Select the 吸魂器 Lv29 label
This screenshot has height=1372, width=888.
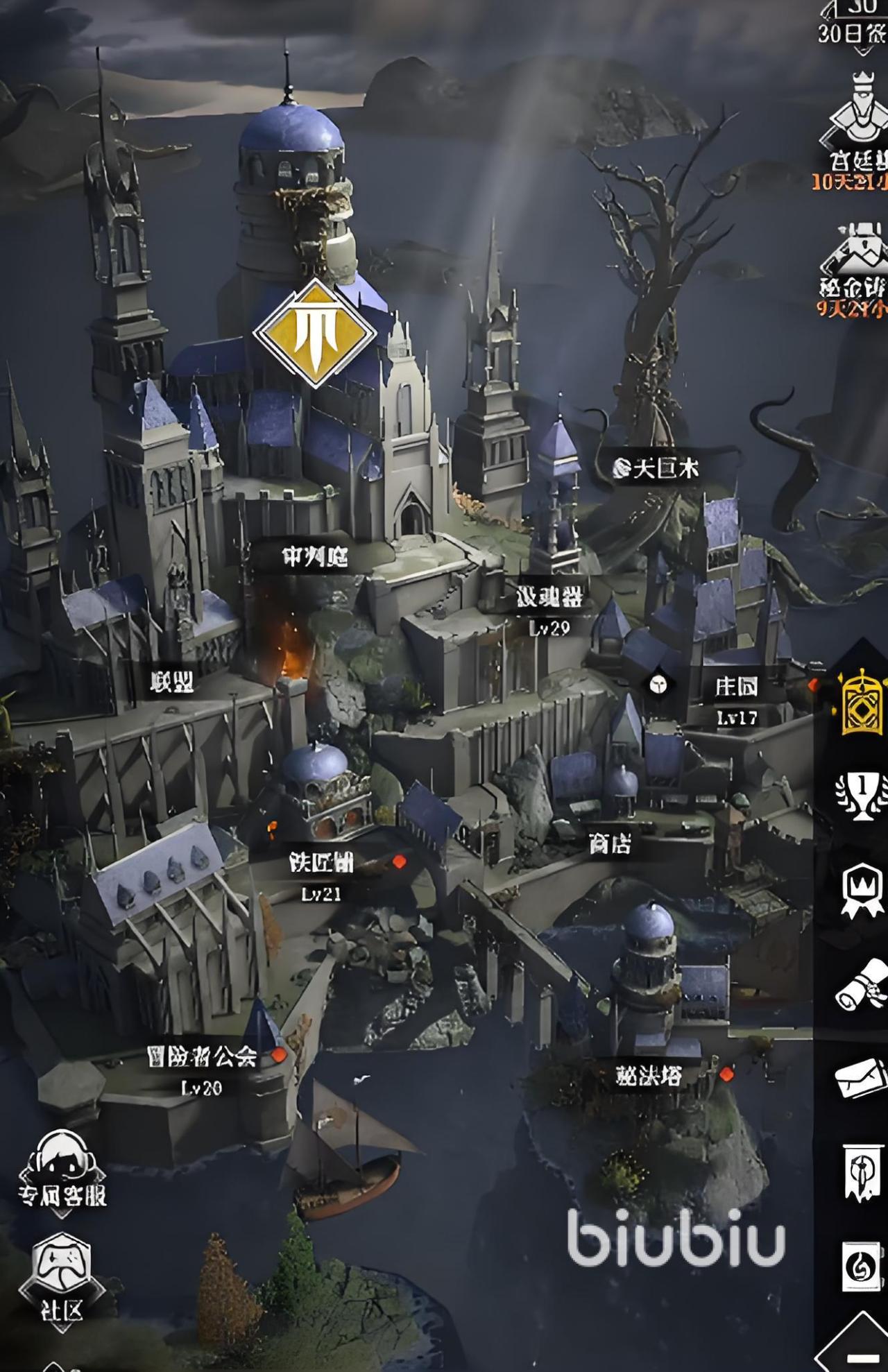coord(549,597)
